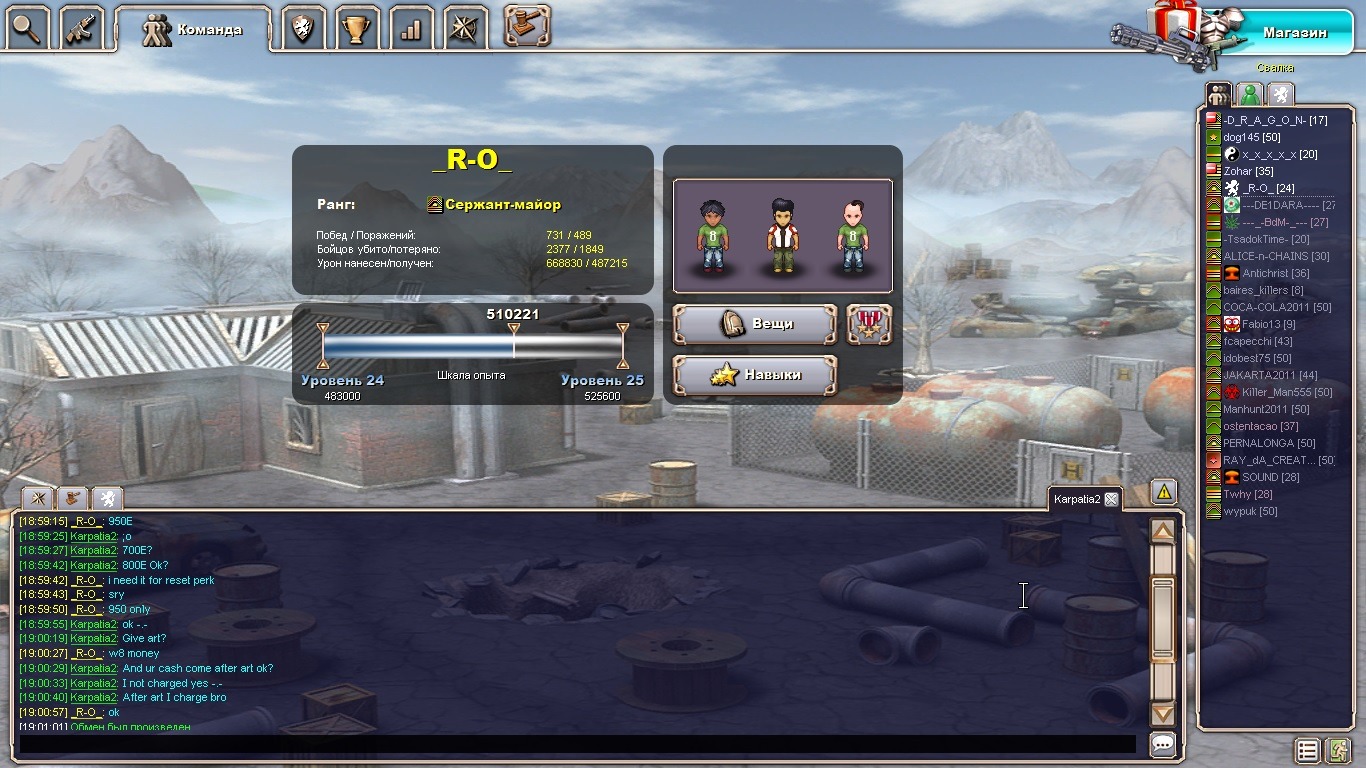
Task: Select the middle fighter in white jacket
Action: 782,237
